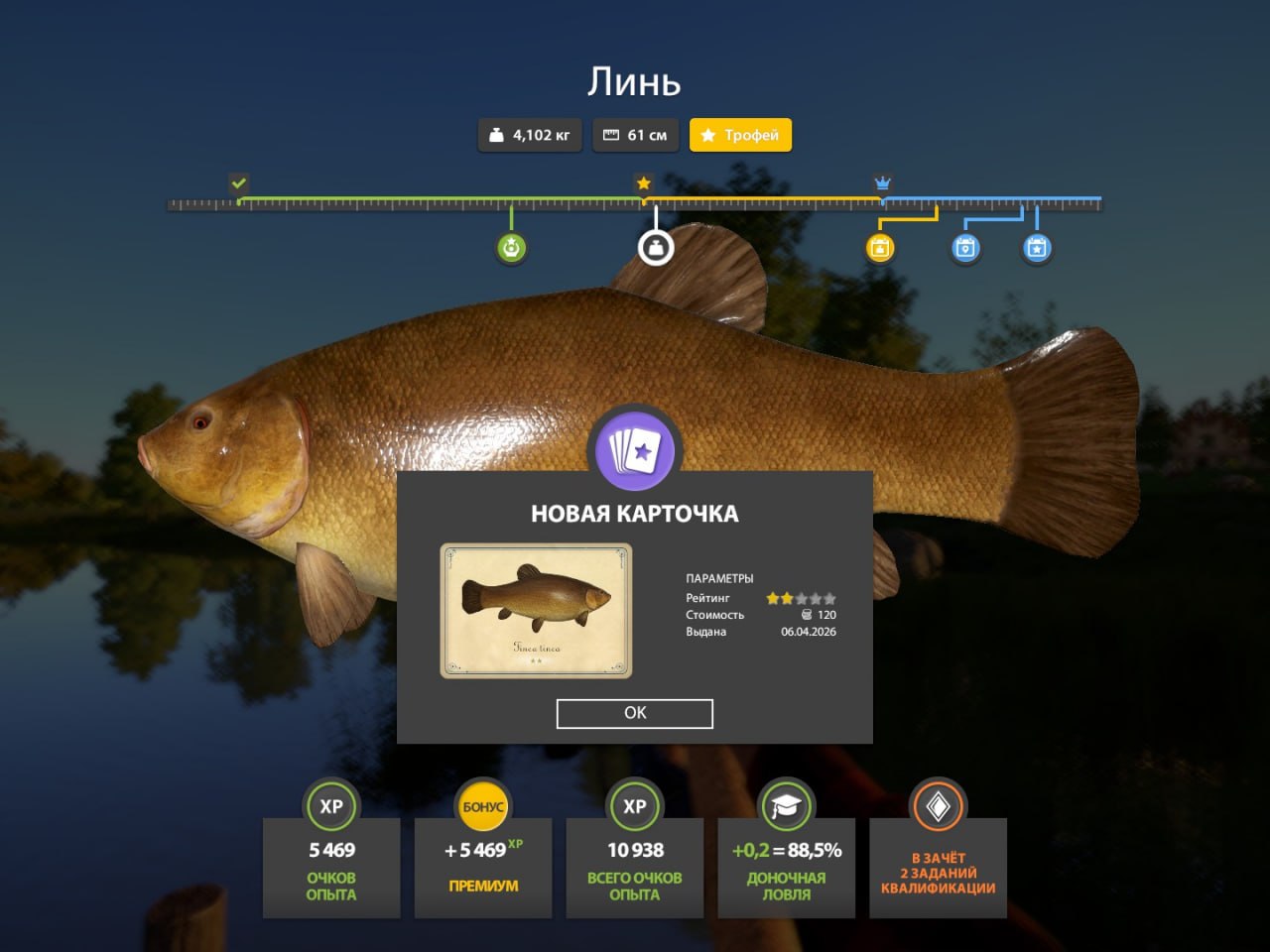This screenshot has width=1270, height=952.
Task: Click the white weight marker icon
Action: click(x=656, y=248)
